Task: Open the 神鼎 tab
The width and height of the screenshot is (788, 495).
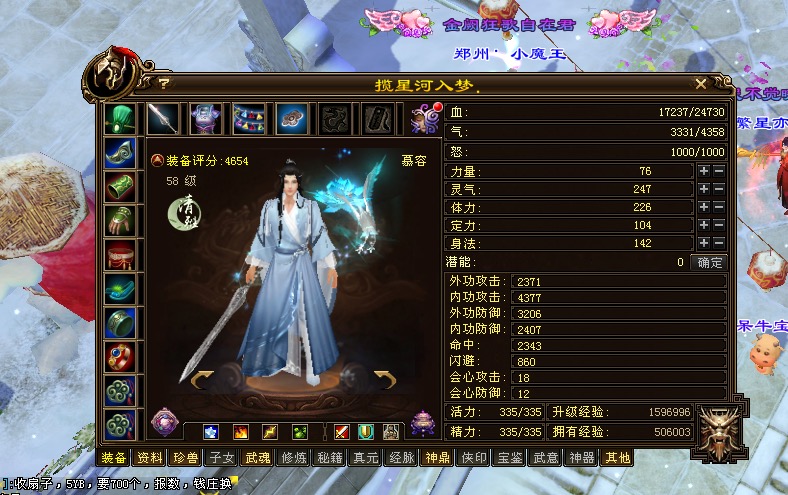Action: tap(437, 458)
